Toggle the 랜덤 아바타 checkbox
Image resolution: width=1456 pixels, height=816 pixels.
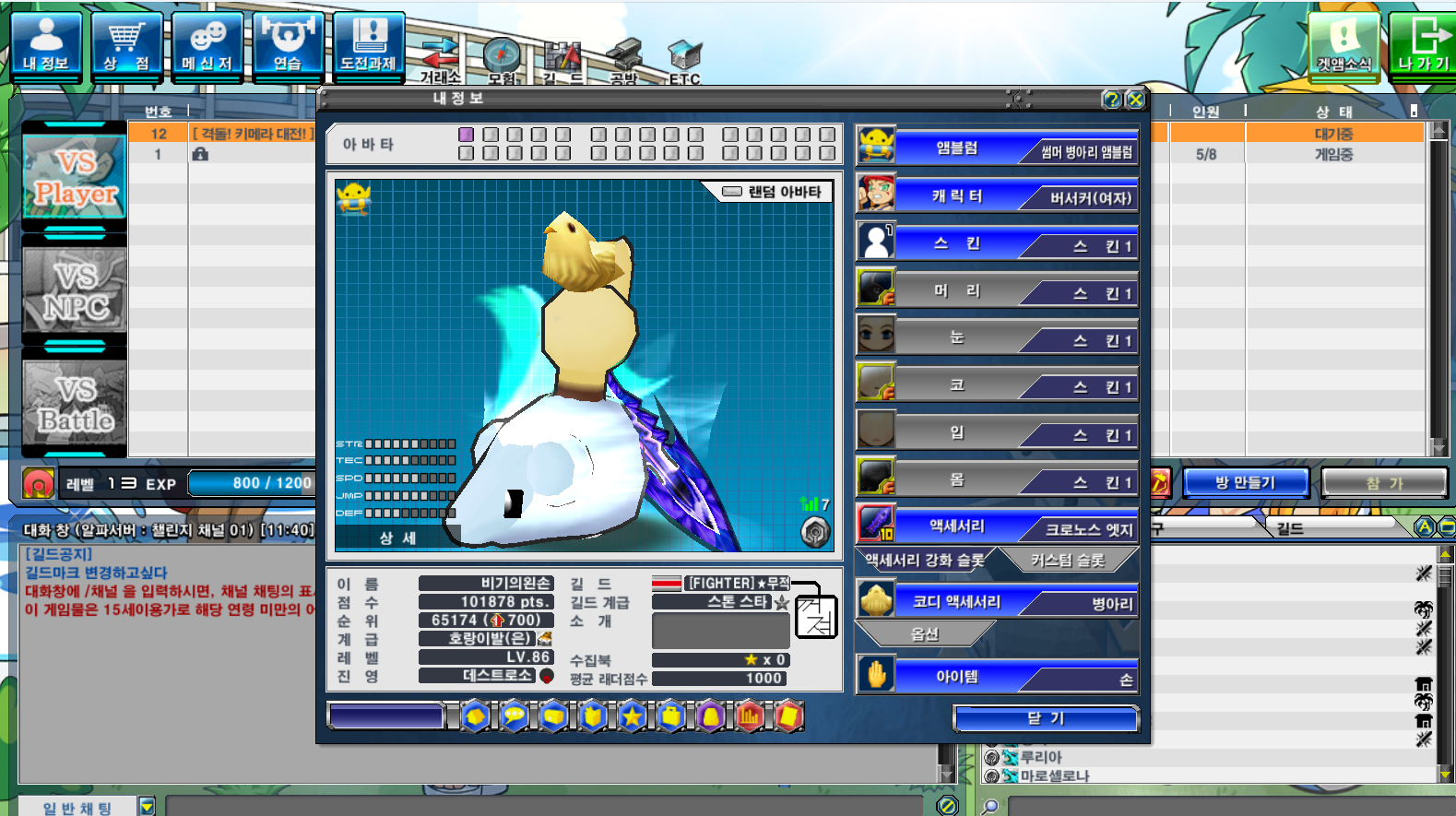pyautogui.click(x=732, y=192)
